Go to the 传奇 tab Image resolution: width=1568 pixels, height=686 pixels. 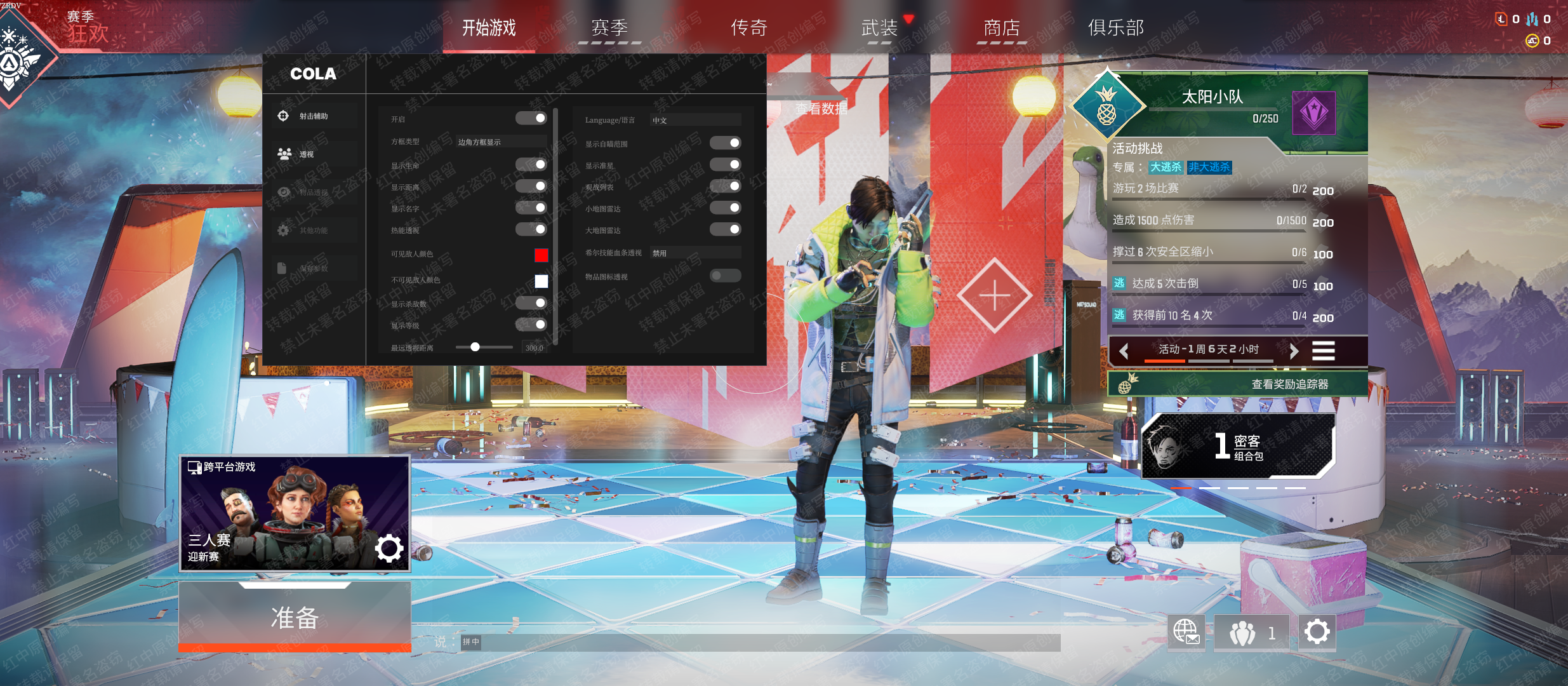coord(749,28)
